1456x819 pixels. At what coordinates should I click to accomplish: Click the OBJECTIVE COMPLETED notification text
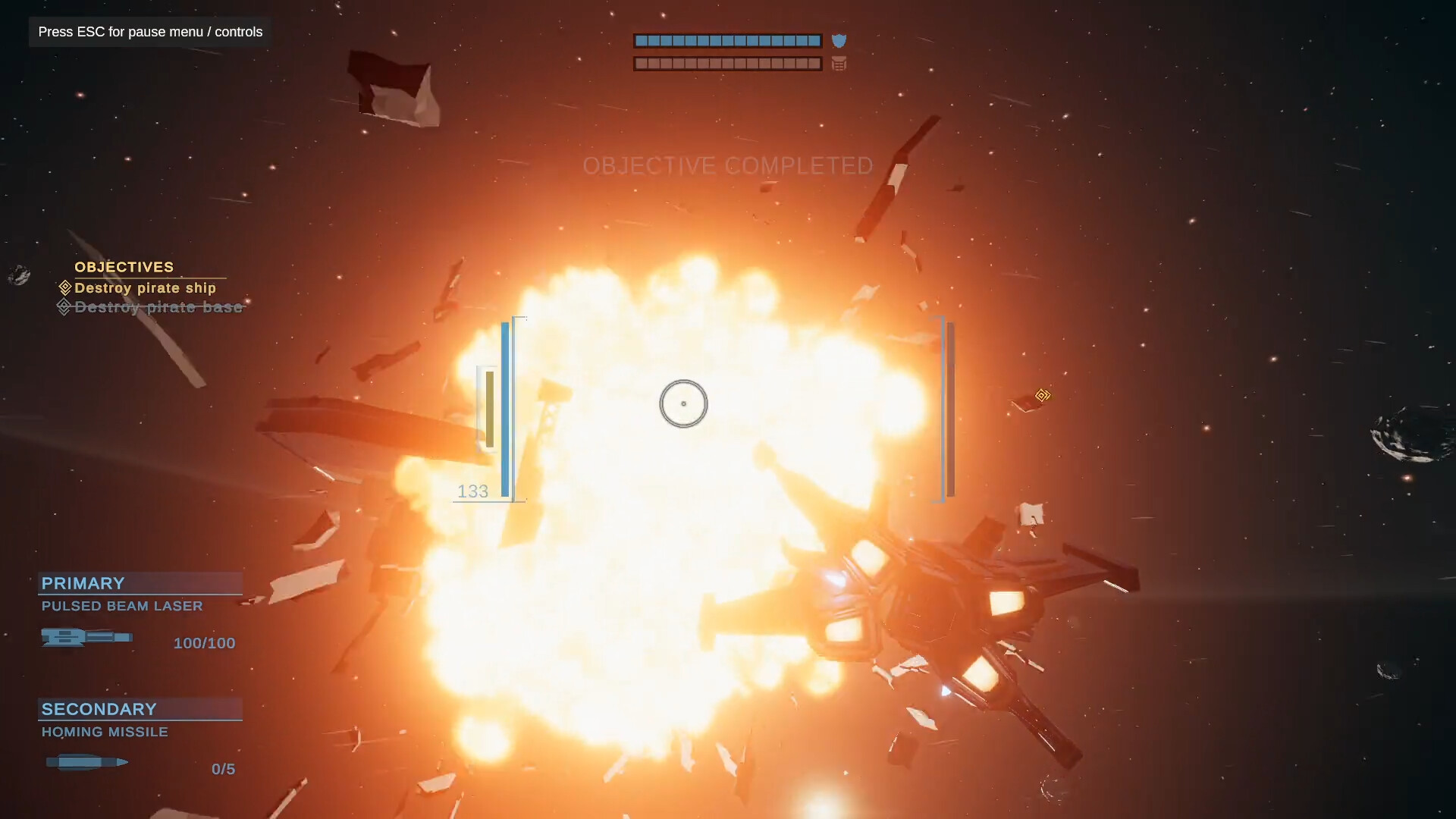(727, 166)
